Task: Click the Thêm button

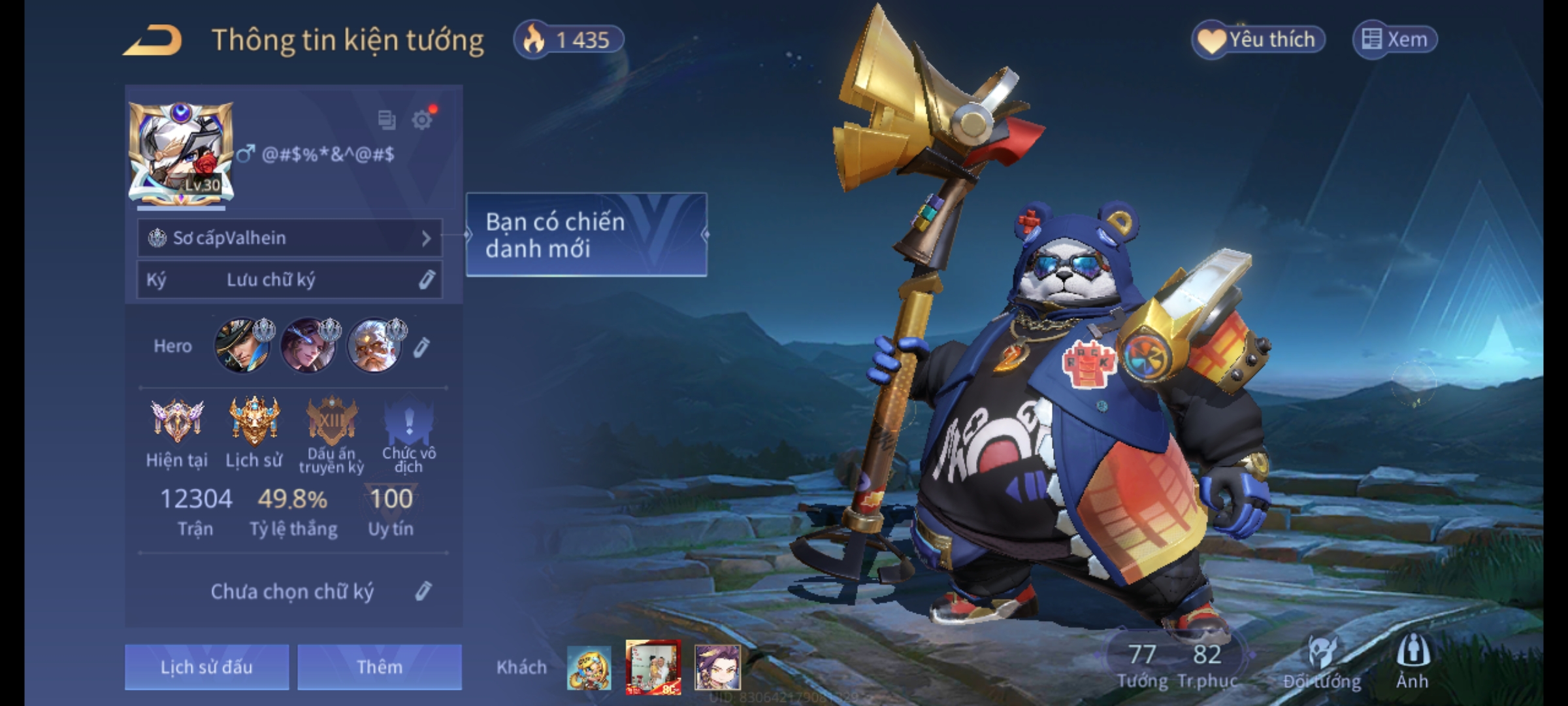Action: click(380, 667)
